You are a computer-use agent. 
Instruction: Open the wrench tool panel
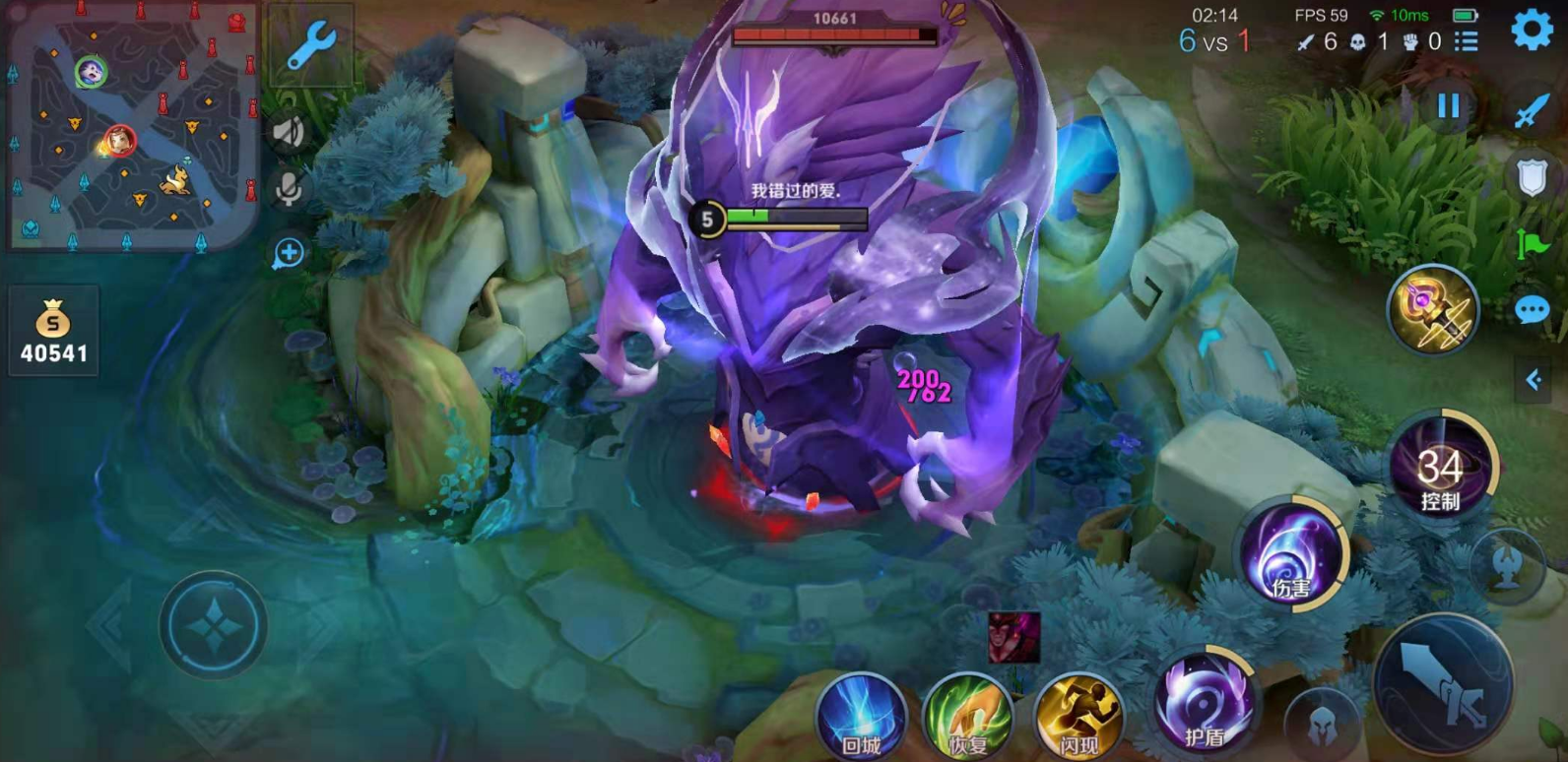[x=311, y=44]
